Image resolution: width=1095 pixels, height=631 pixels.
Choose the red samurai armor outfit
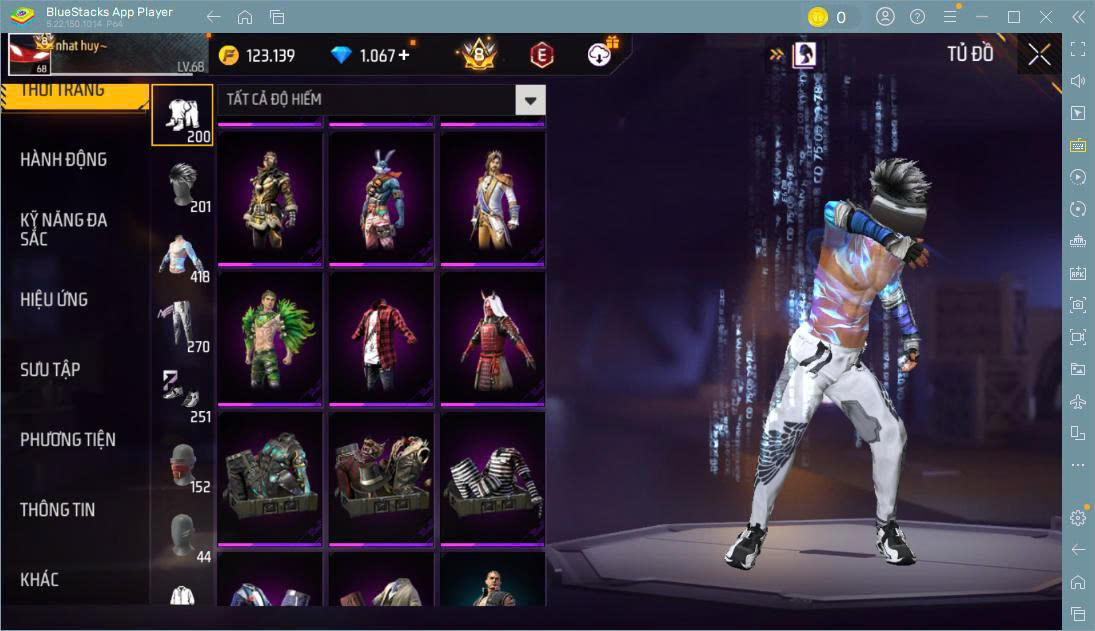pos(492,337)
